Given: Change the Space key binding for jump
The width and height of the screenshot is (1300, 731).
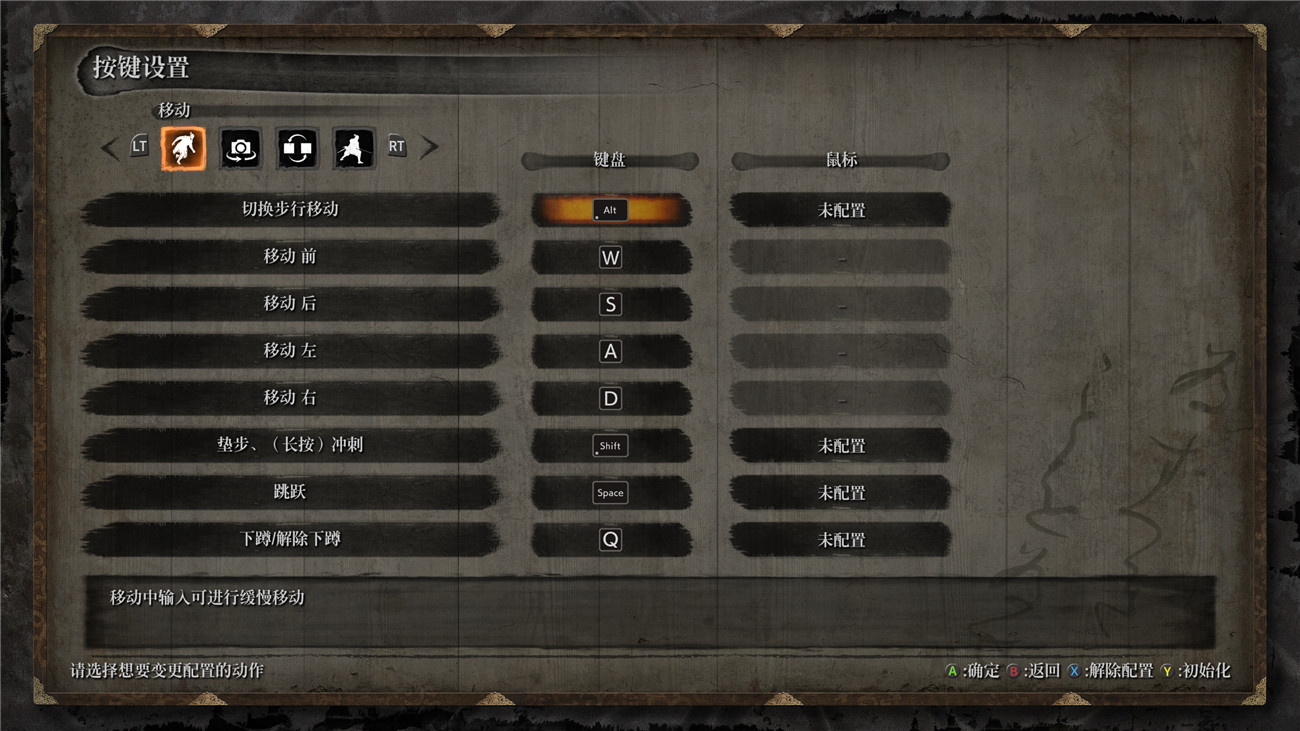Looking at the screenshot, I should coord(610,492).
